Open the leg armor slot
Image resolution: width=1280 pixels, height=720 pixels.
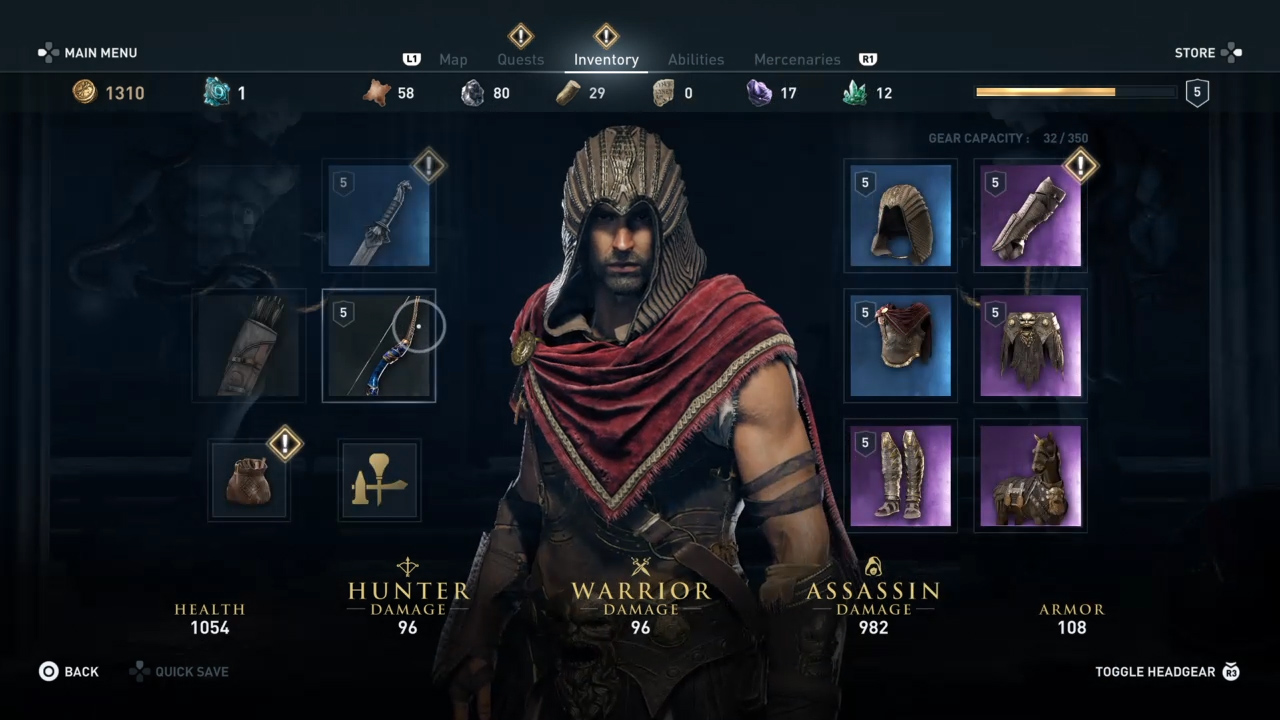pyautogui.click(x=899, y=475)
